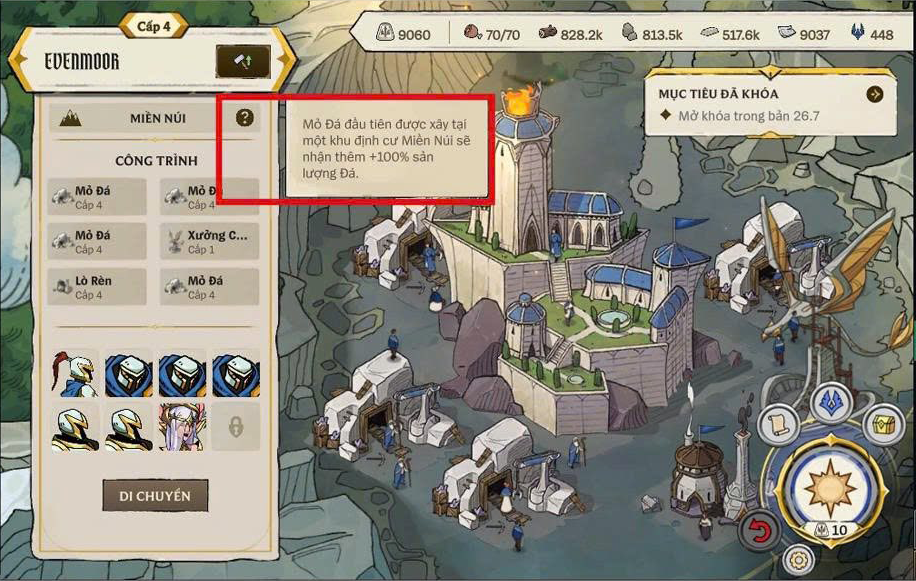The image size is (916, 581).
Task: Show the Miền Núi question mark help
Action: (x=245, y=118)
